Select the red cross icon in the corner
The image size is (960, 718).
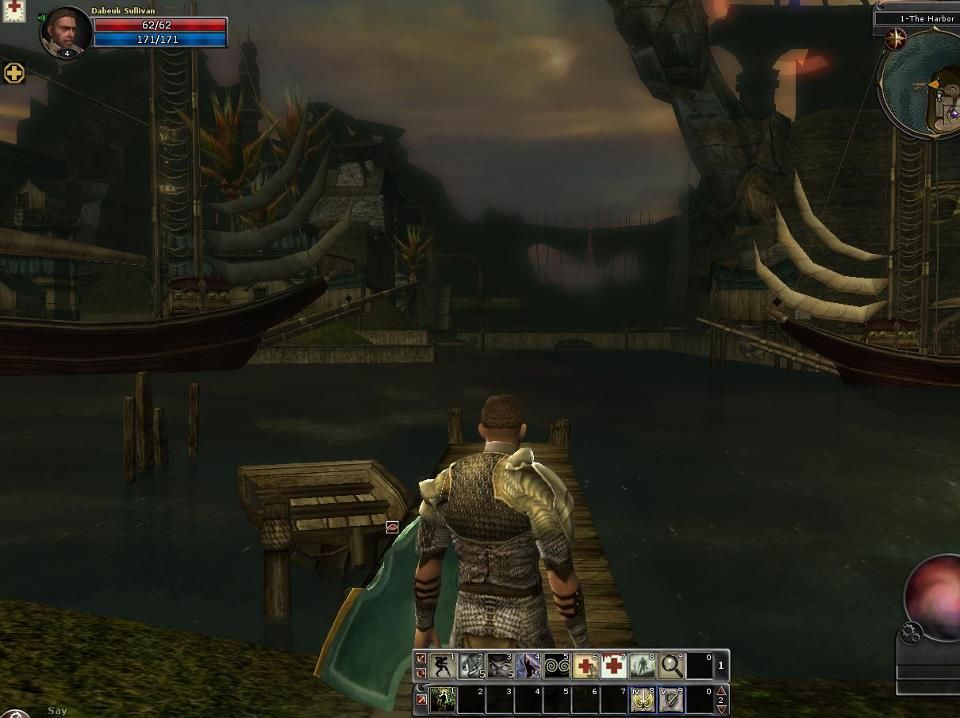13,9
